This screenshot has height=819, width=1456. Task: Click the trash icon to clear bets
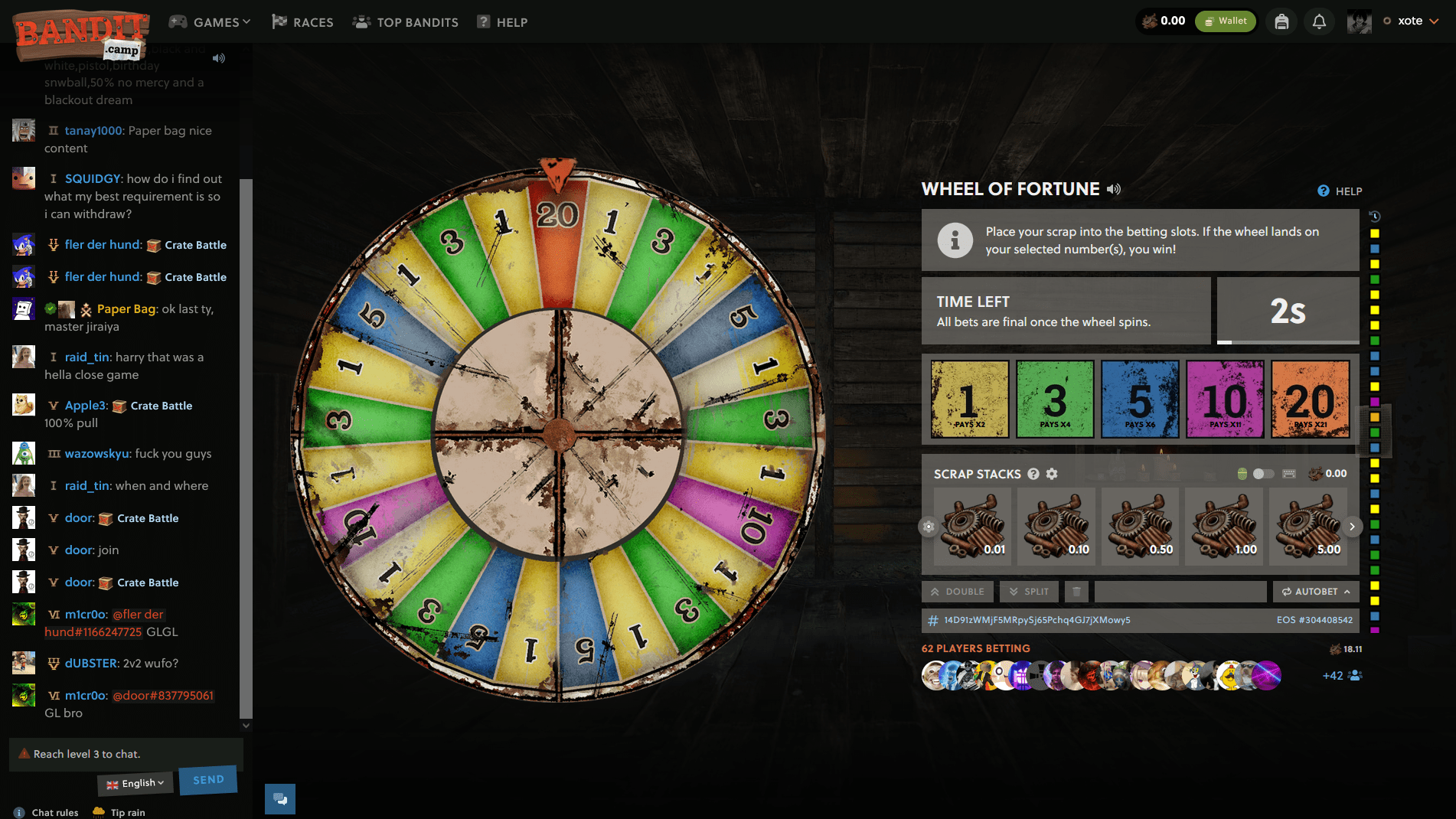click(x=1076, y=591)
